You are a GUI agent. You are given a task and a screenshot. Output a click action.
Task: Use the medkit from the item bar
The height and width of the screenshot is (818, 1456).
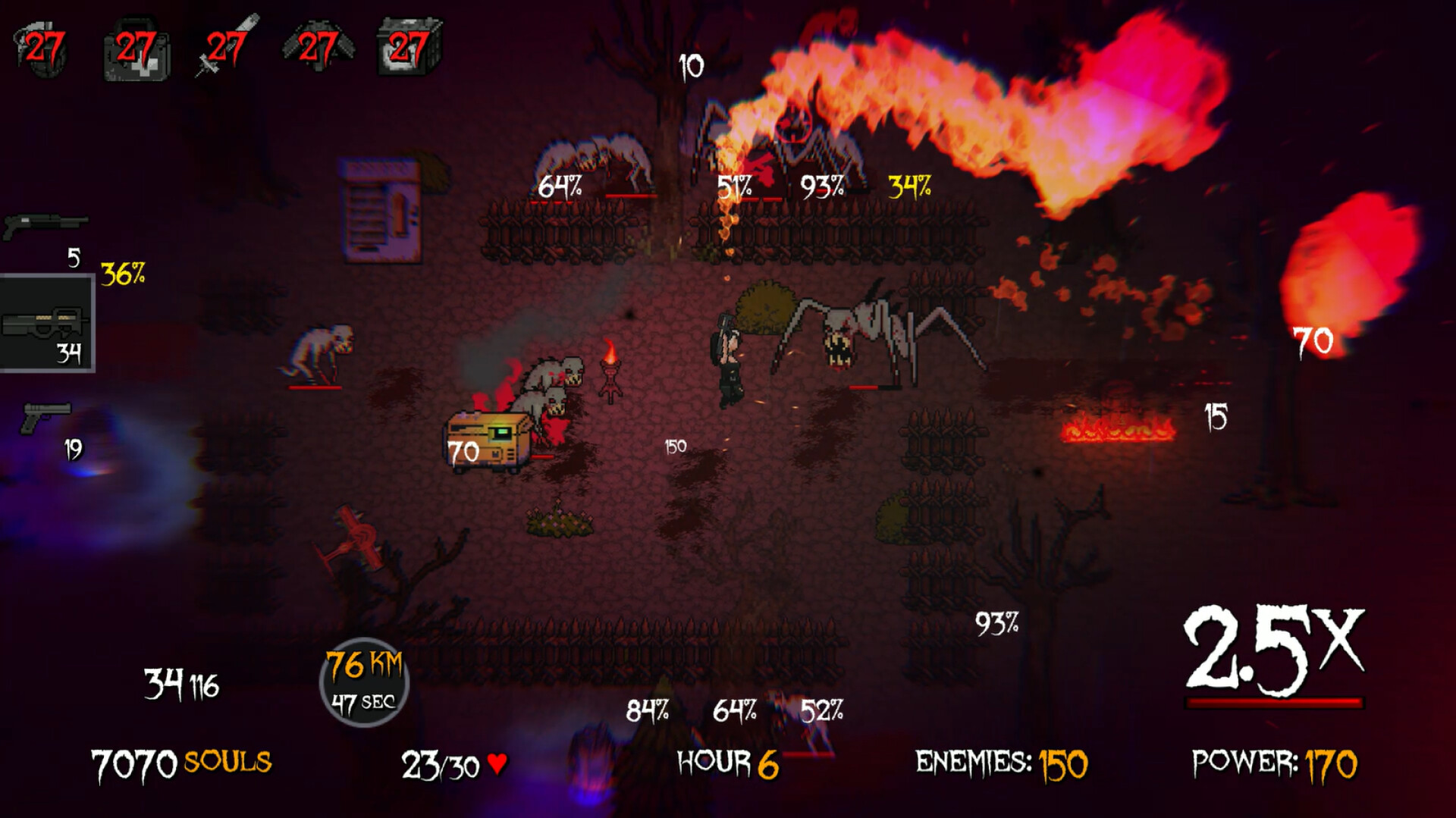click(x=136, y=45)
